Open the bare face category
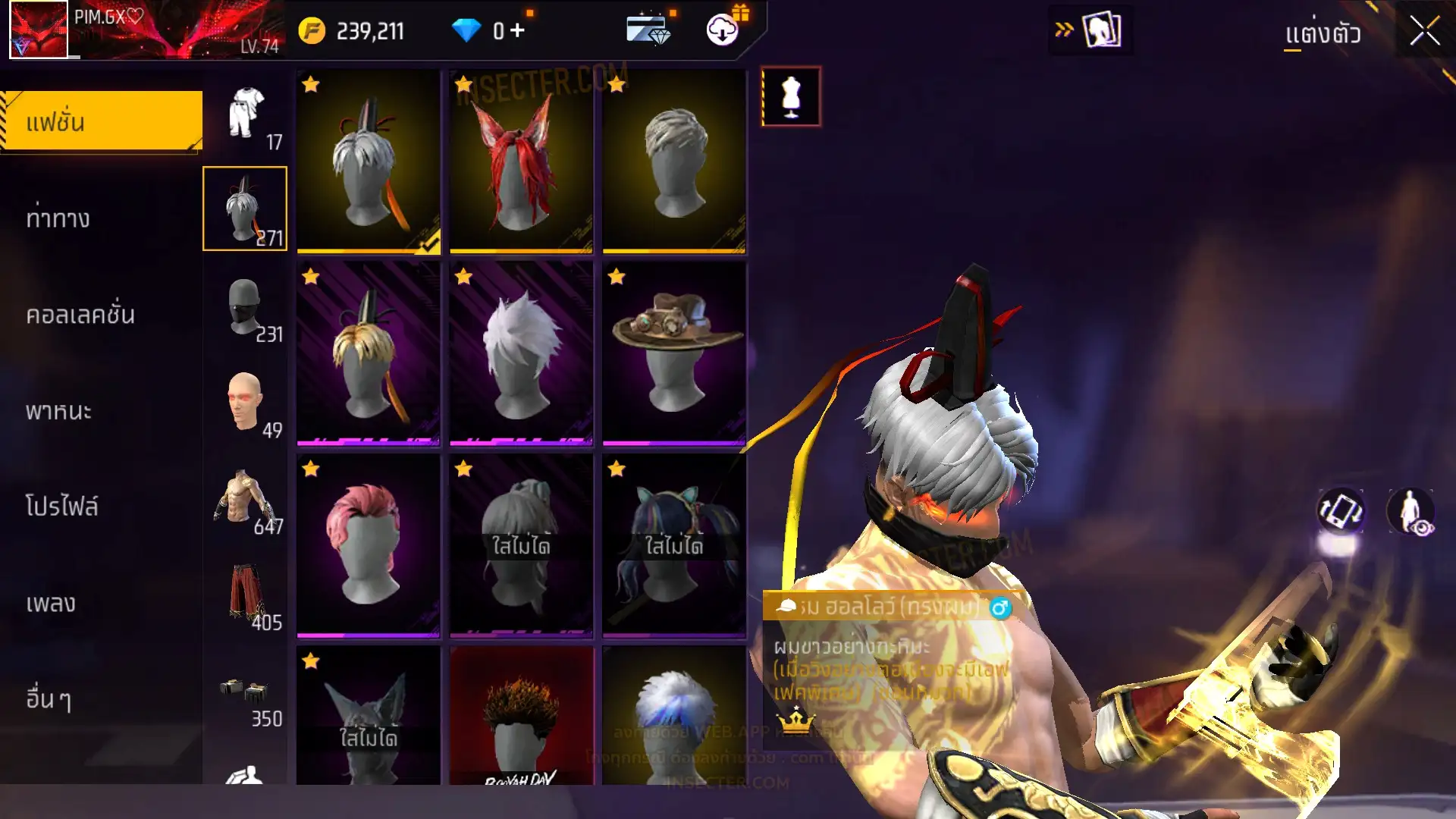The image size is (1456, 819). [244, 402]
